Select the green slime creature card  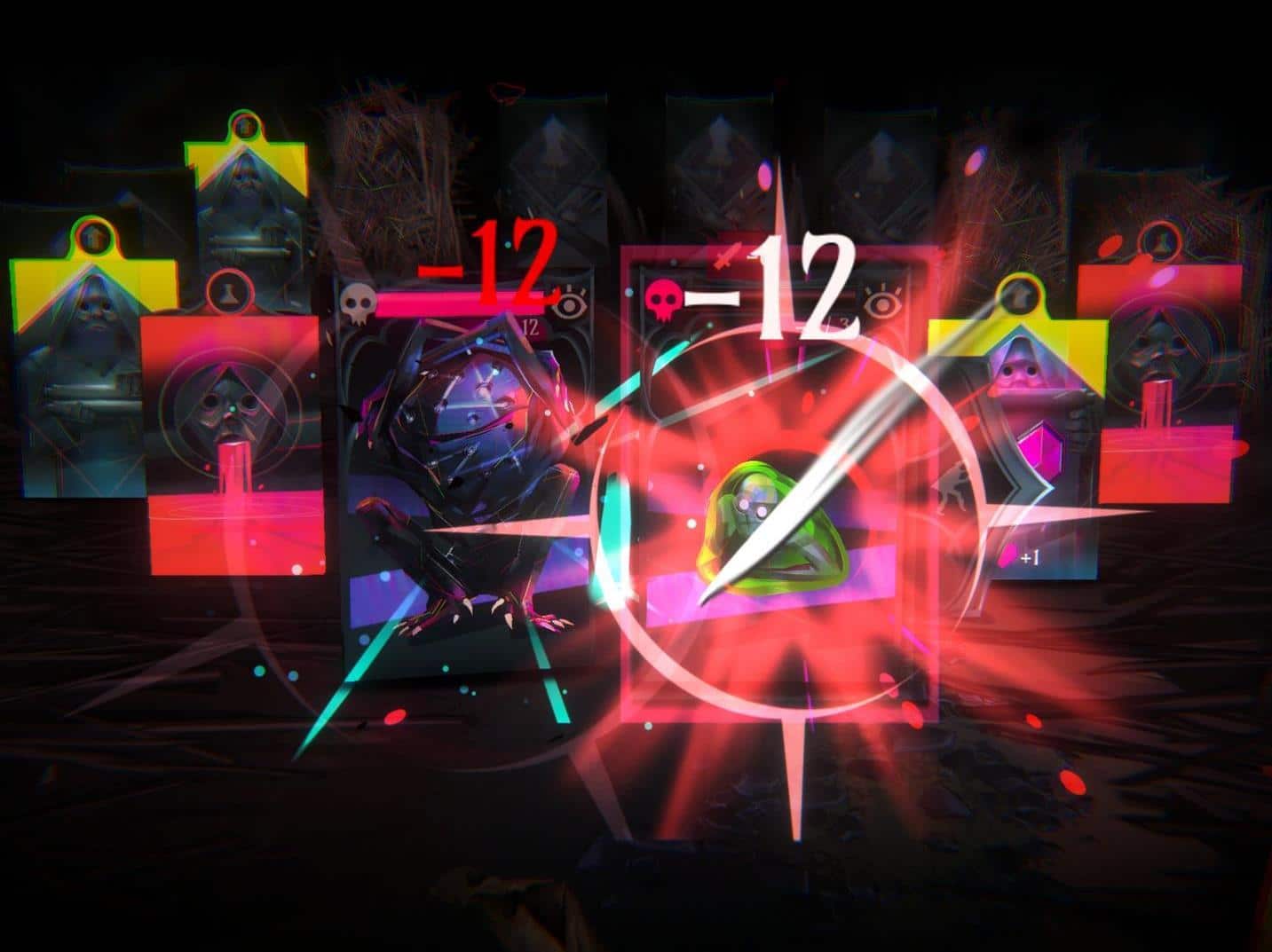(772, 532)
